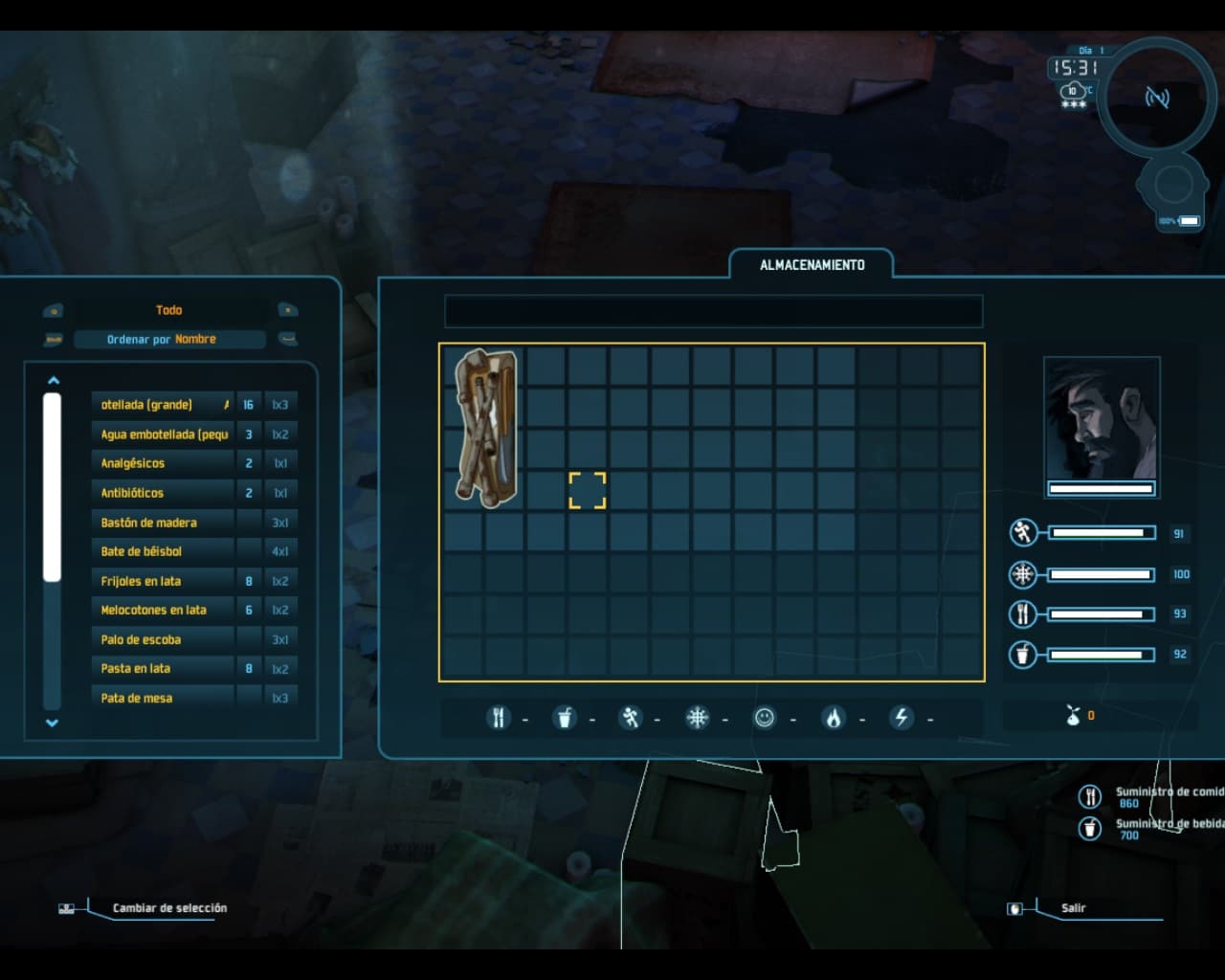The width and height of the screenshot is (1225, 980).
Task: Click the item list's up arrow
Action: point(54,381)
